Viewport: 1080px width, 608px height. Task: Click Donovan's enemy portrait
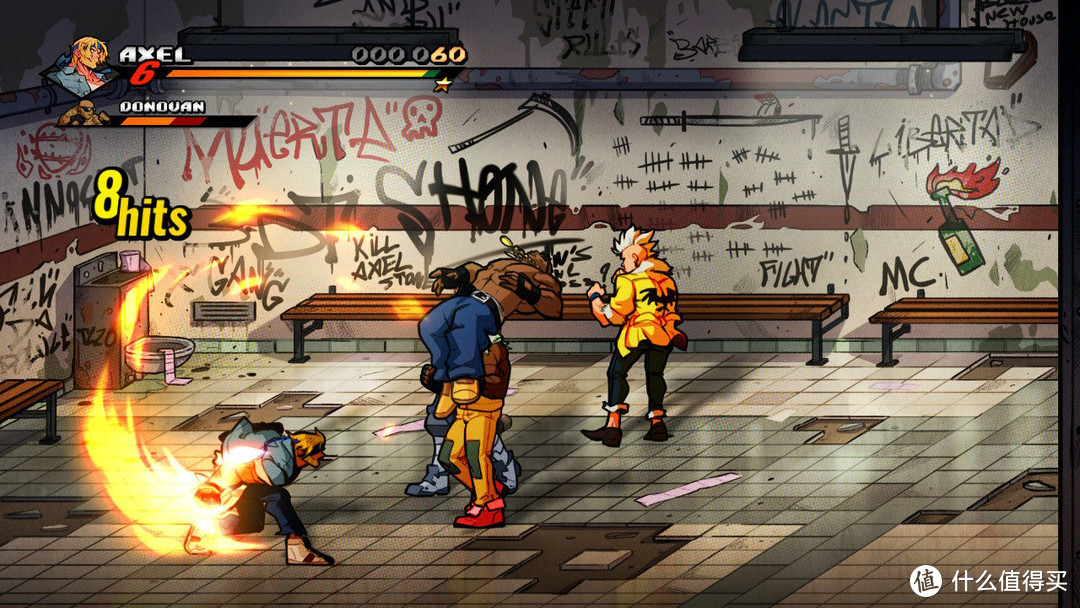pyautogui.click(x=85, y=113)
